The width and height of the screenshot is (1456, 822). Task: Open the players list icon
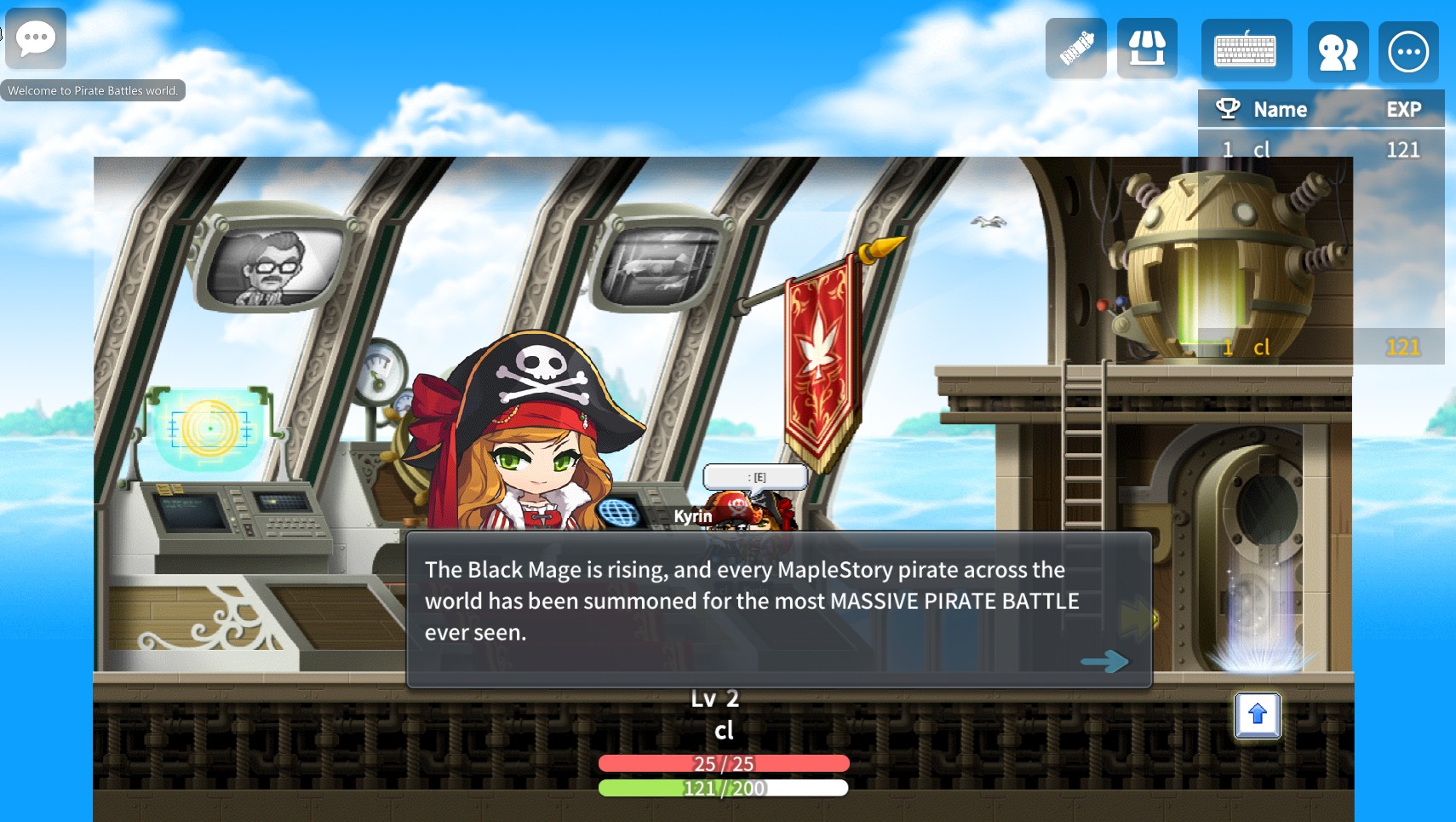tap(1338, 52)
